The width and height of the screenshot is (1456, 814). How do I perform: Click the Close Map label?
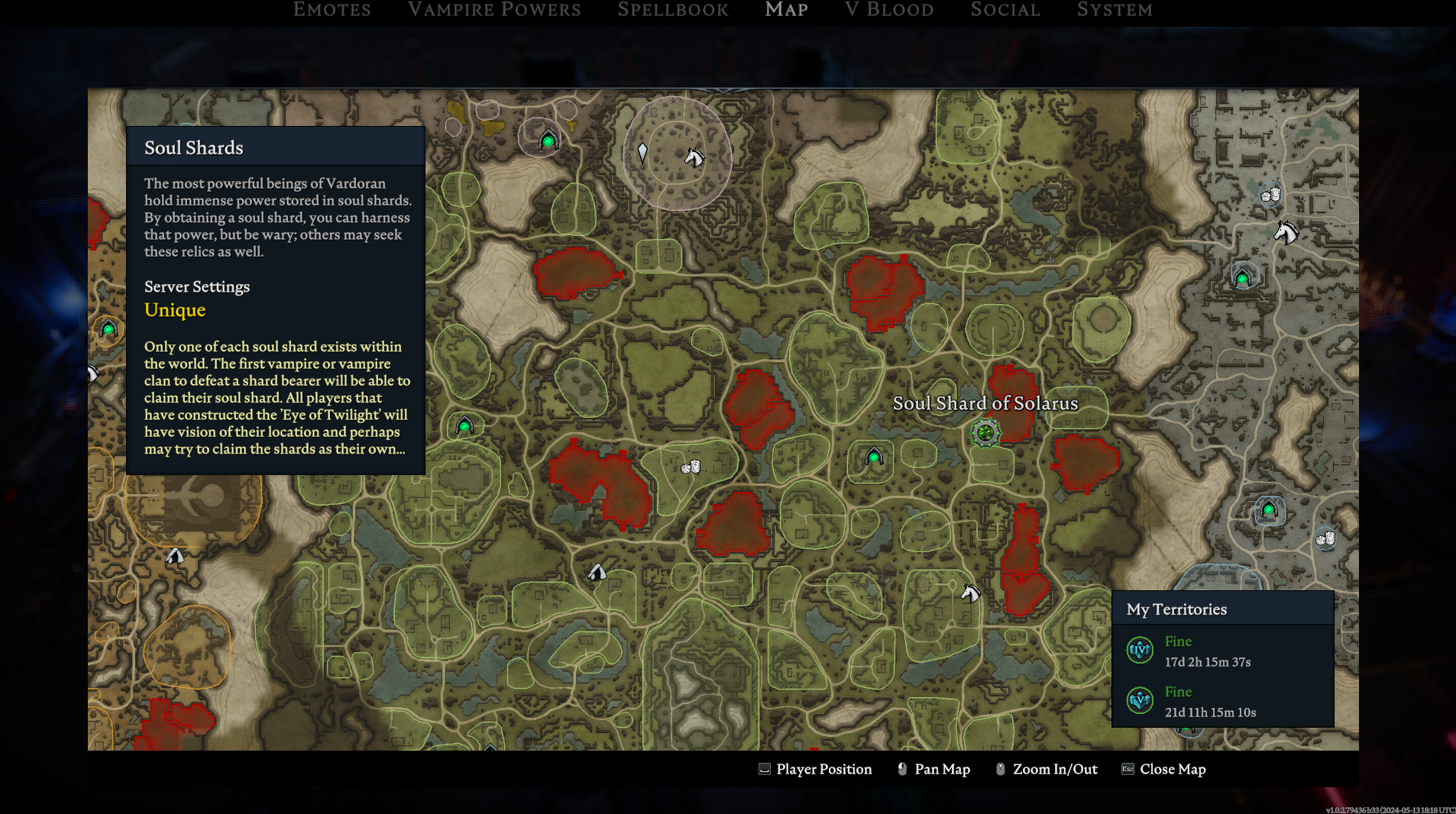click(x=1172, y=769)
